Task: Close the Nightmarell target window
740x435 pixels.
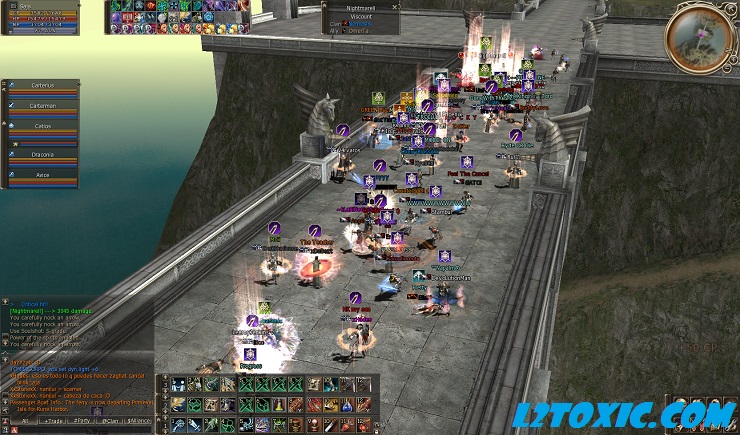Action: click(x=395, y=6)
